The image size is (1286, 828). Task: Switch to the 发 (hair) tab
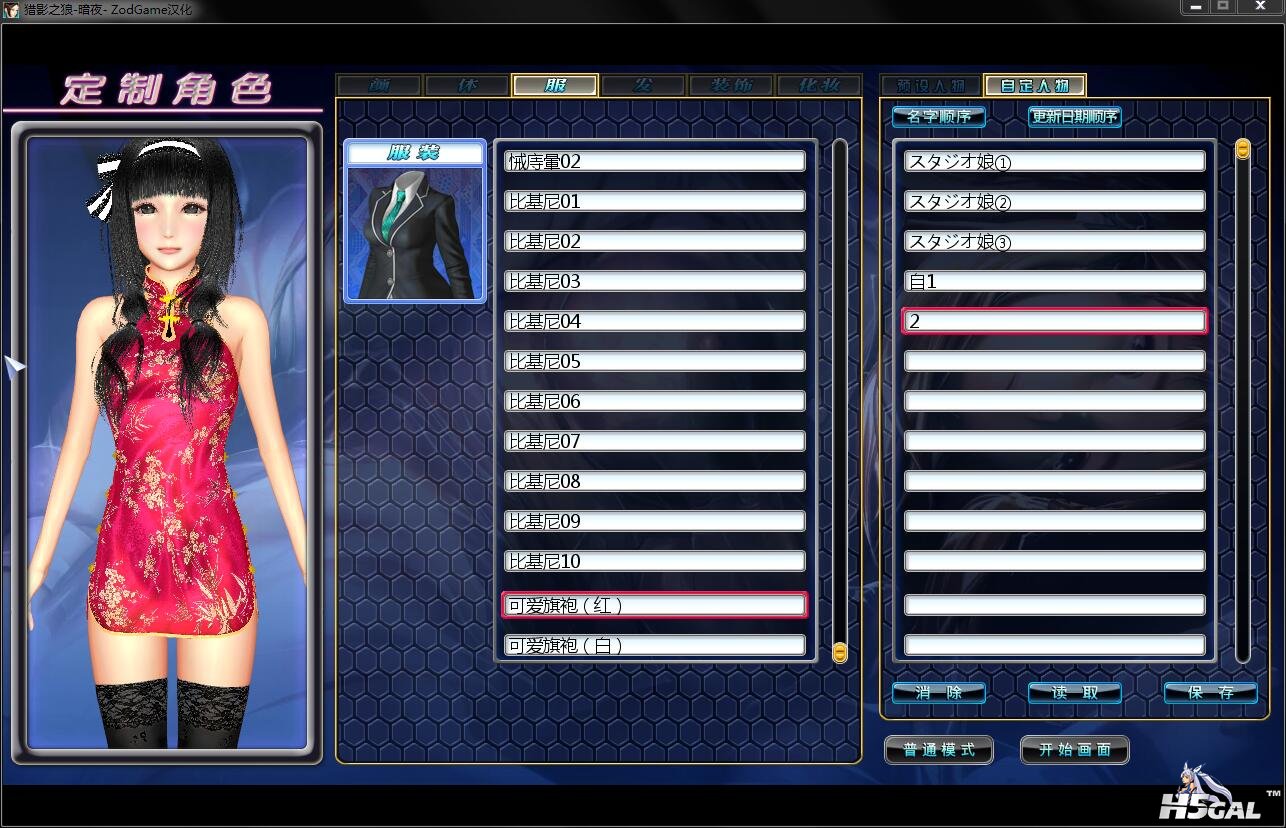click(643, 86)
